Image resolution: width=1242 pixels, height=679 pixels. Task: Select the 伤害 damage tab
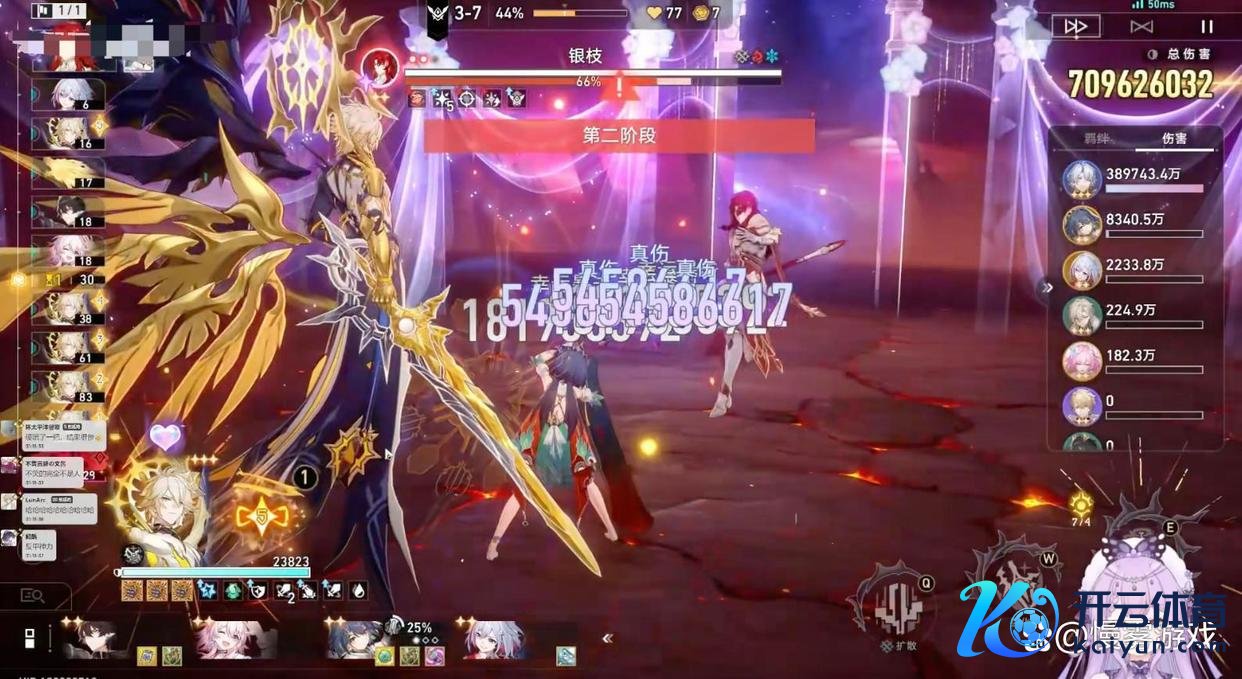point(1174,140)
